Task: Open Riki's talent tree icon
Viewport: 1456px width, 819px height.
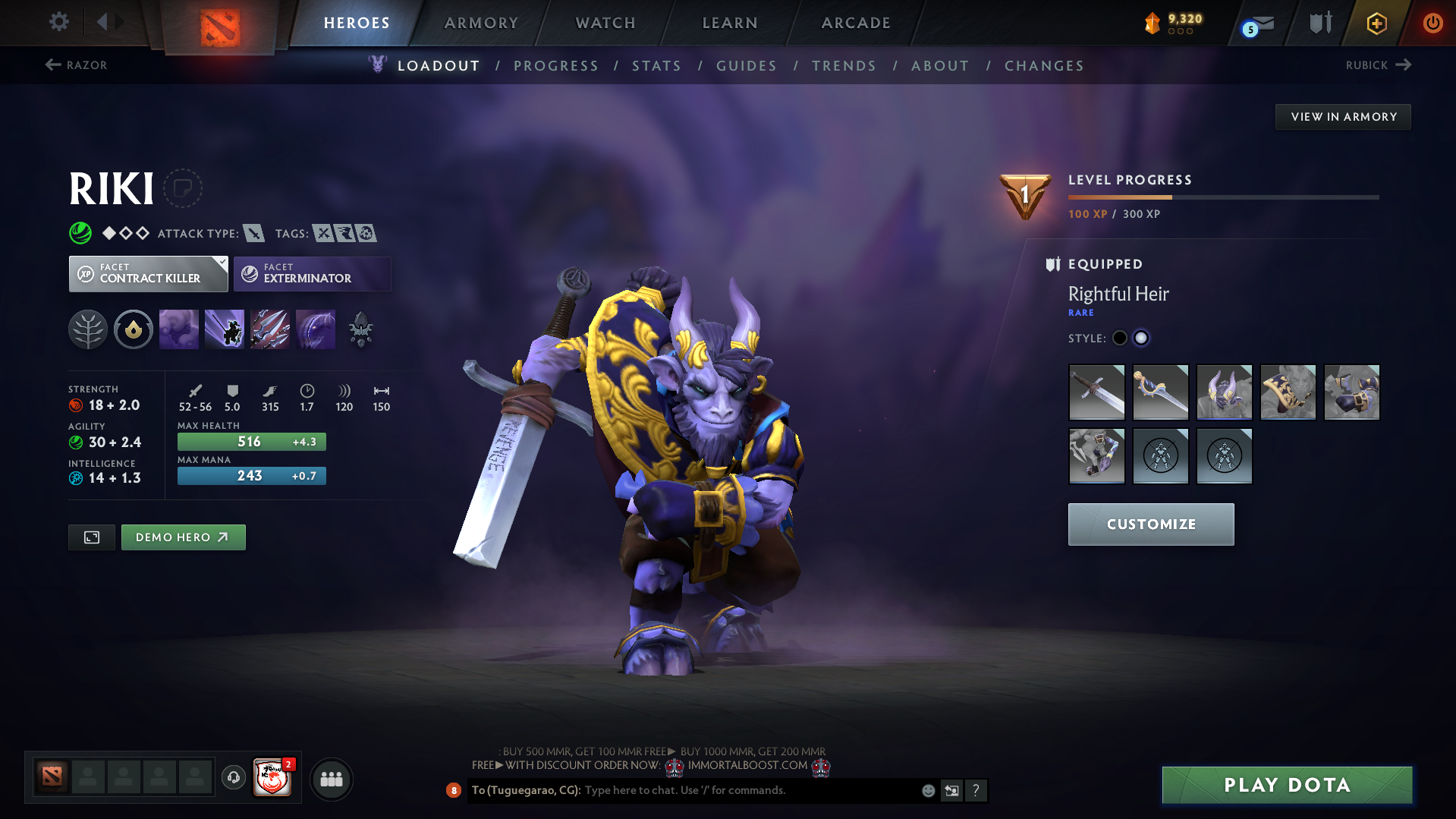Action: [x=88, y=329]
